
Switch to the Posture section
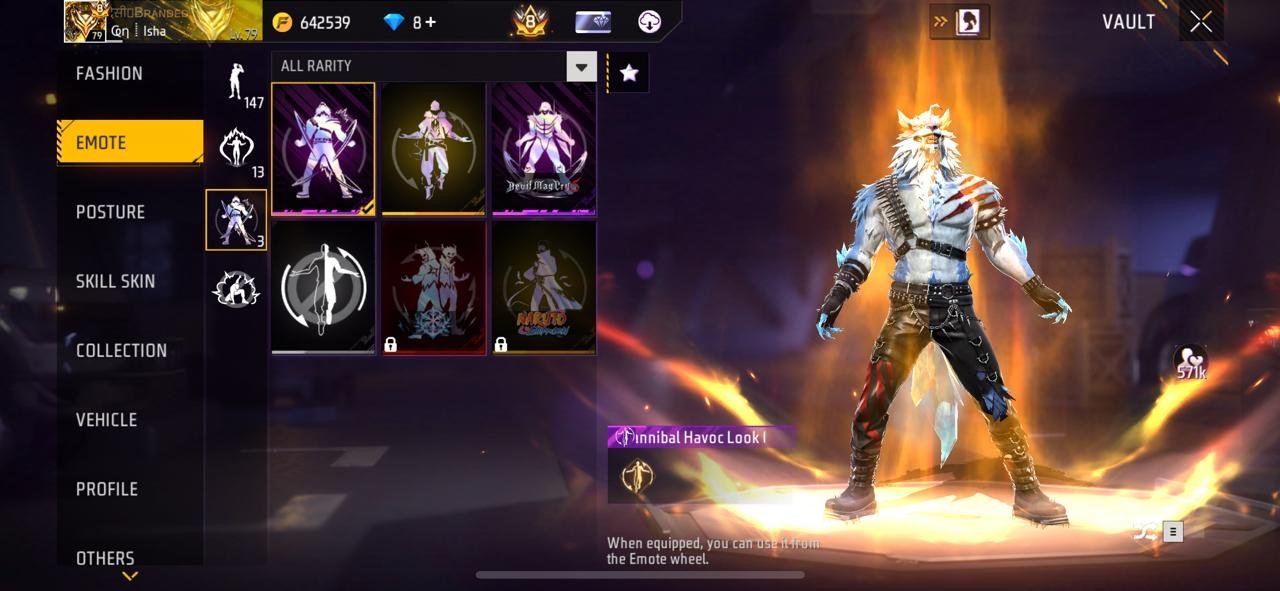[x=110, y=212]
